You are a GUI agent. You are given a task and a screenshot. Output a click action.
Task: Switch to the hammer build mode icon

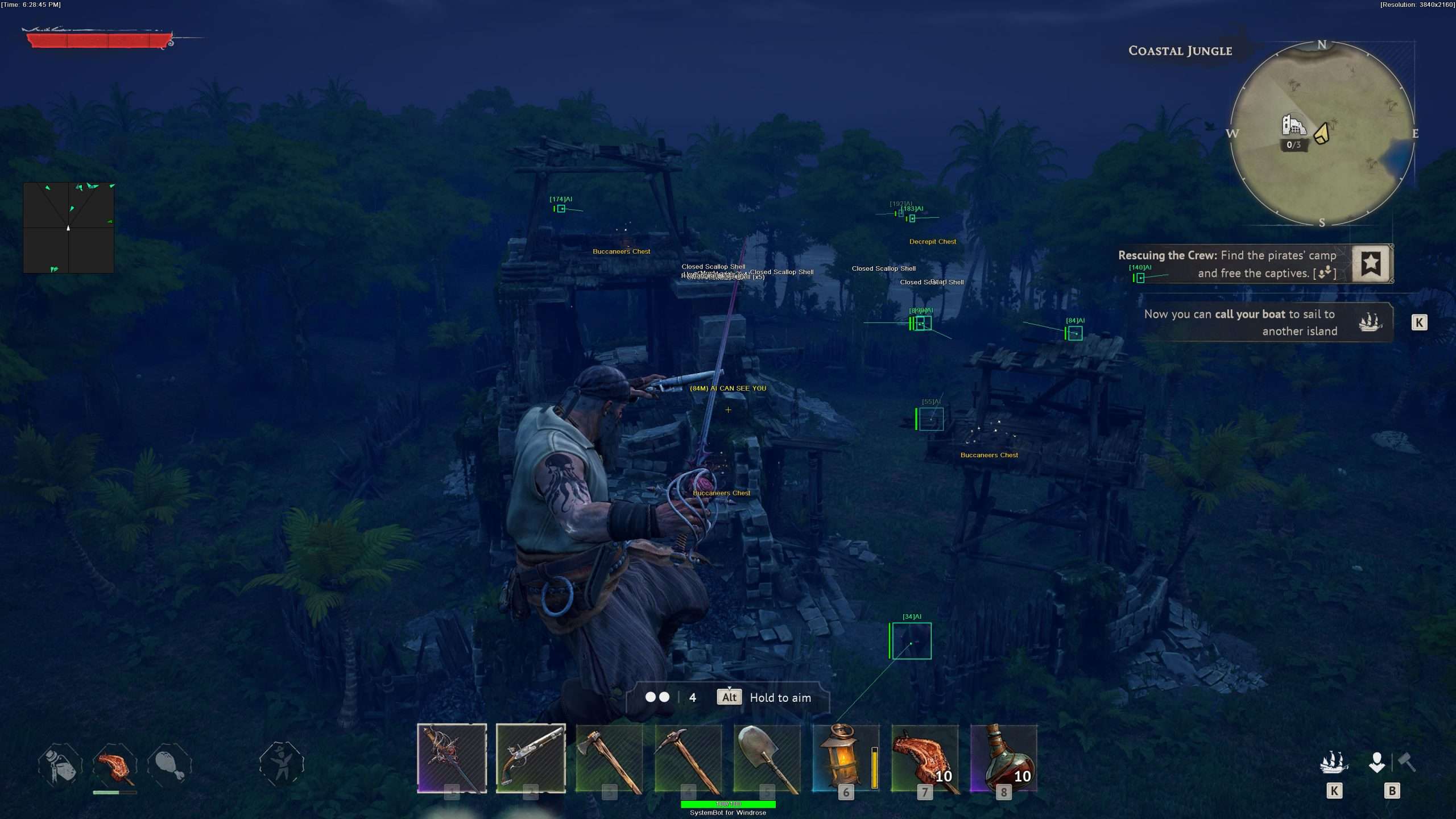tap(1407, 761)
